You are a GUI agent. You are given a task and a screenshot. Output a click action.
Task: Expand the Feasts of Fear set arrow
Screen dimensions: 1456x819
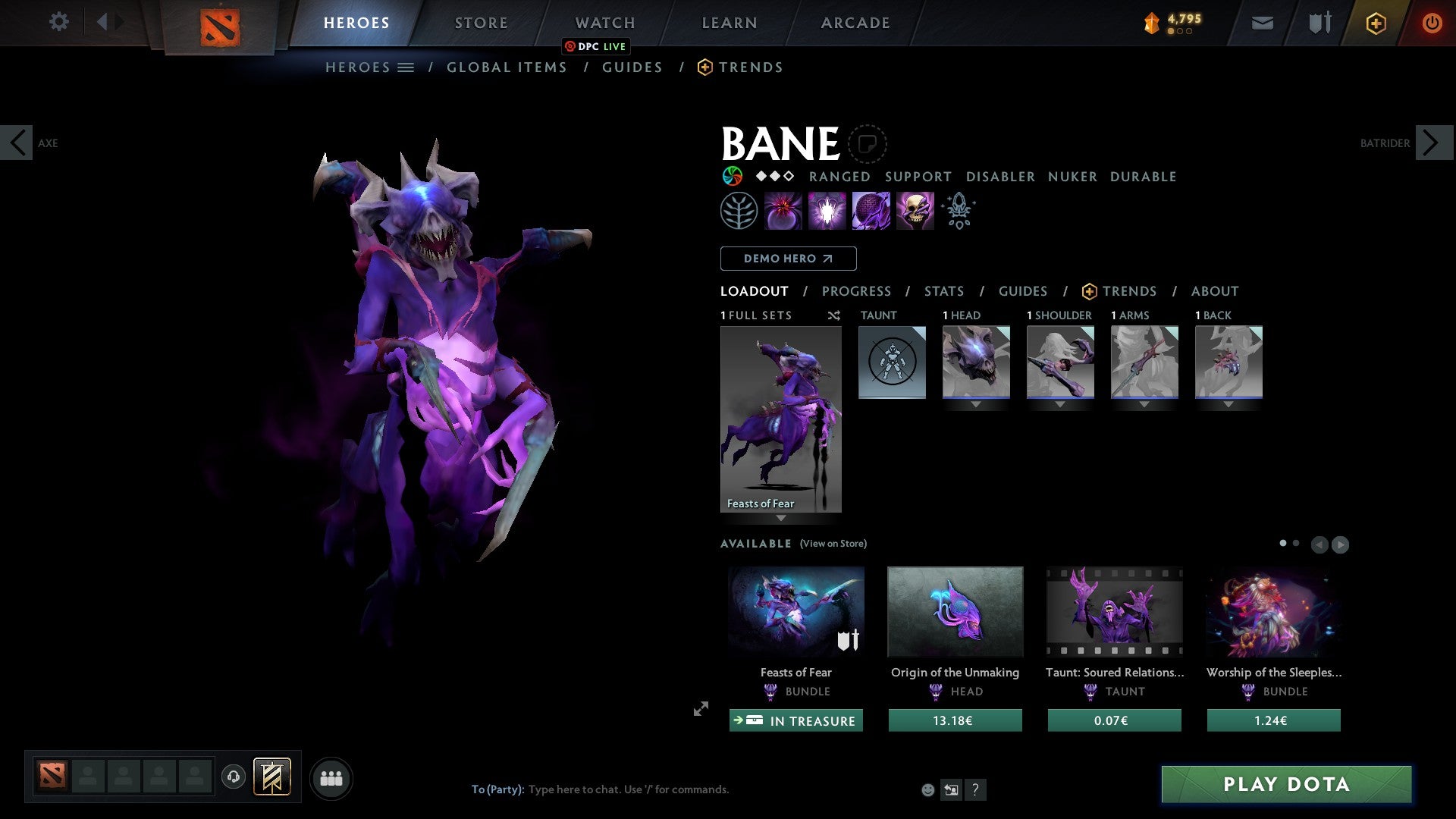pos(781,519)
